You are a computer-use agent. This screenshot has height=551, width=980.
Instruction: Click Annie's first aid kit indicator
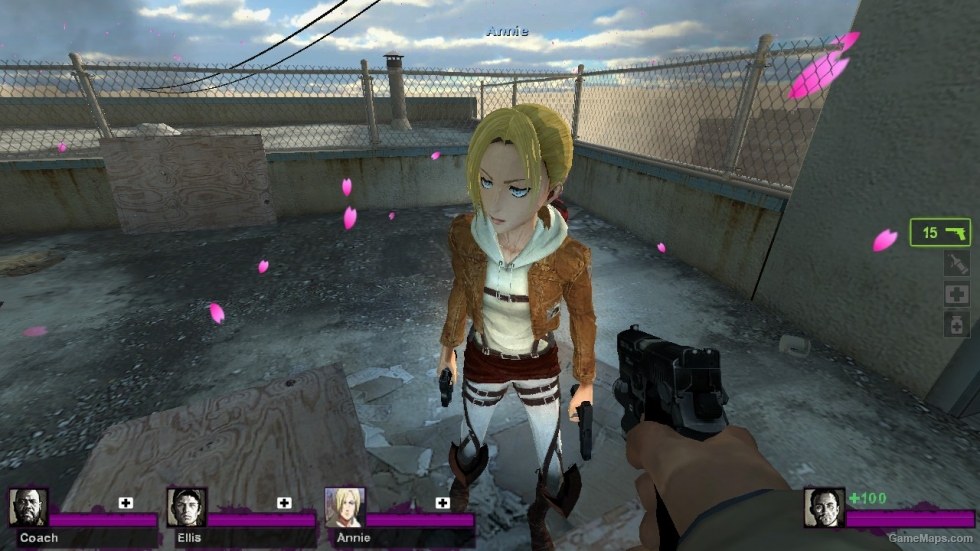[441, 503]
